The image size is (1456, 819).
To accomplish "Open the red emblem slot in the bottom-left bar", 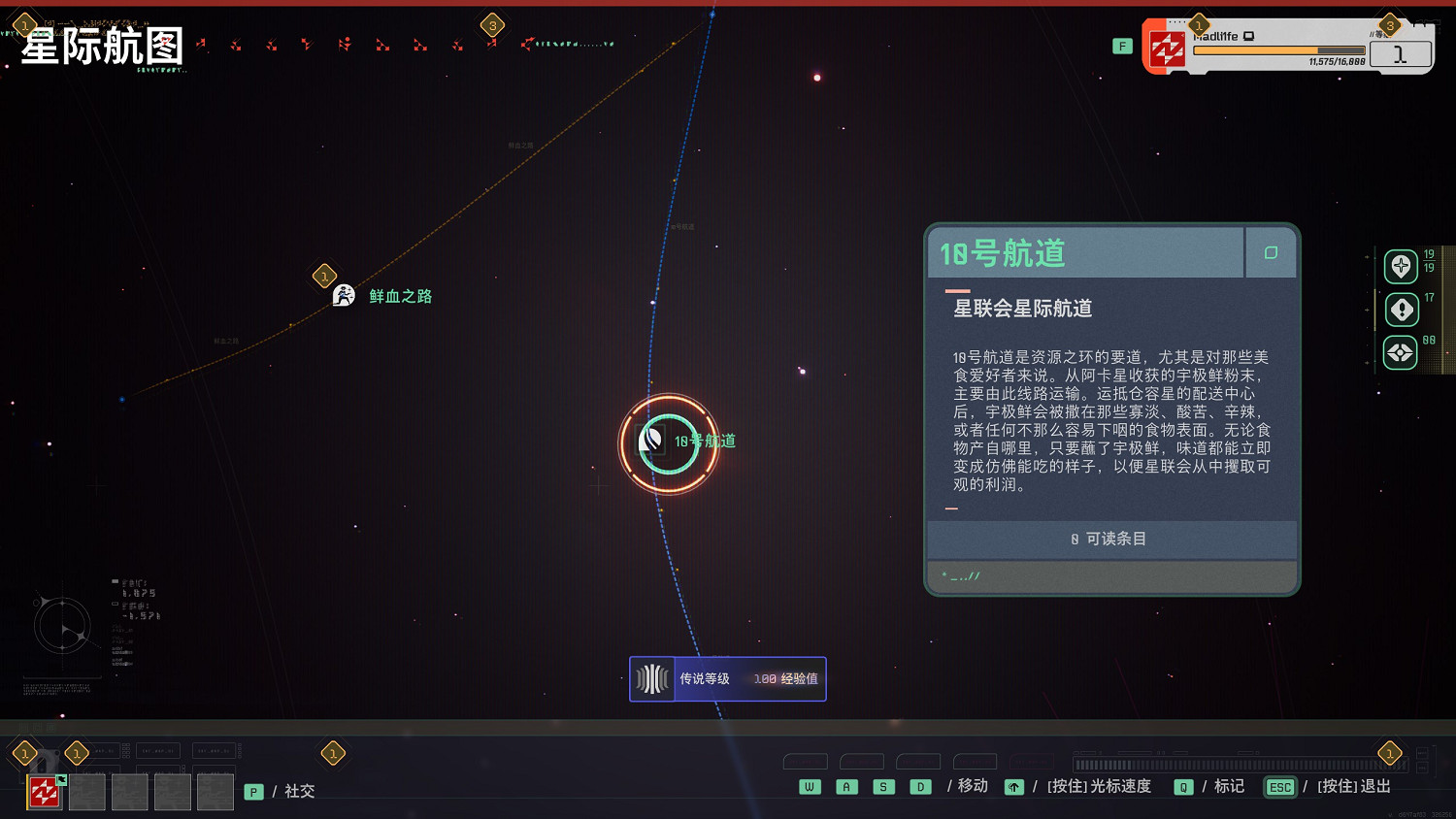I will pos(43,791).
